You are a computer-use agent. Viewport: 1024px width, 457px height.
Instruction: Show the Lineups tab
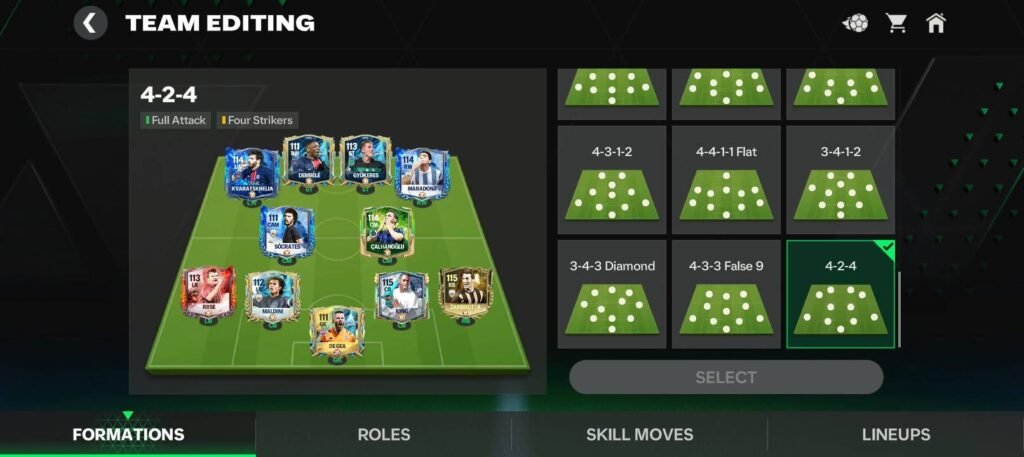[896, 435]
